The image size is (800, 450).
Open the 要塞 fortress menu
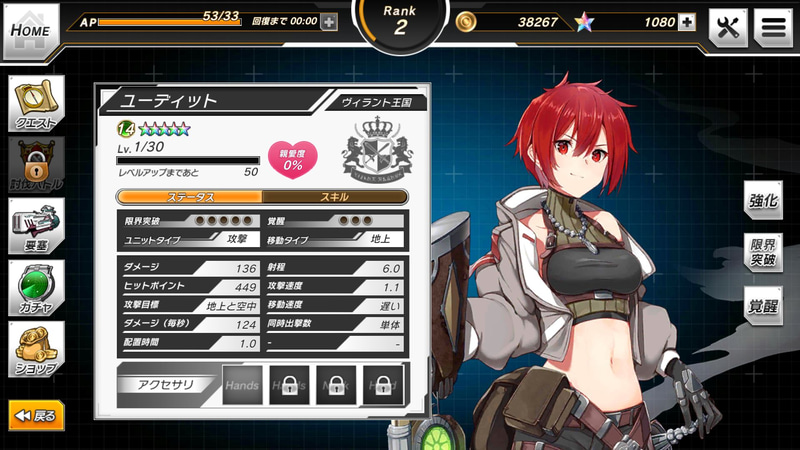click(x=37, y=226)
